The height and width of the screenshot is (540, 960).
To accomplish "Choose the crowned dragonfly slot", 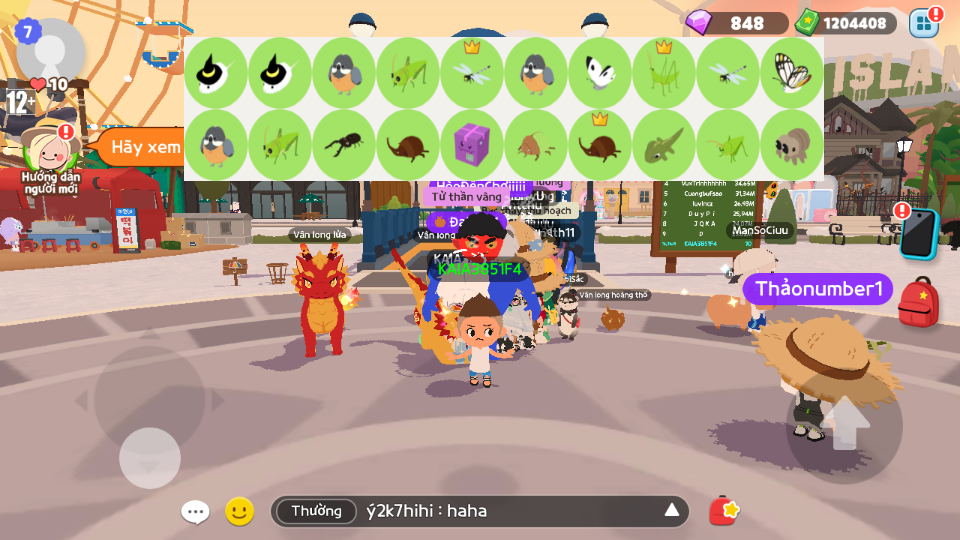I will click(472, 73).
